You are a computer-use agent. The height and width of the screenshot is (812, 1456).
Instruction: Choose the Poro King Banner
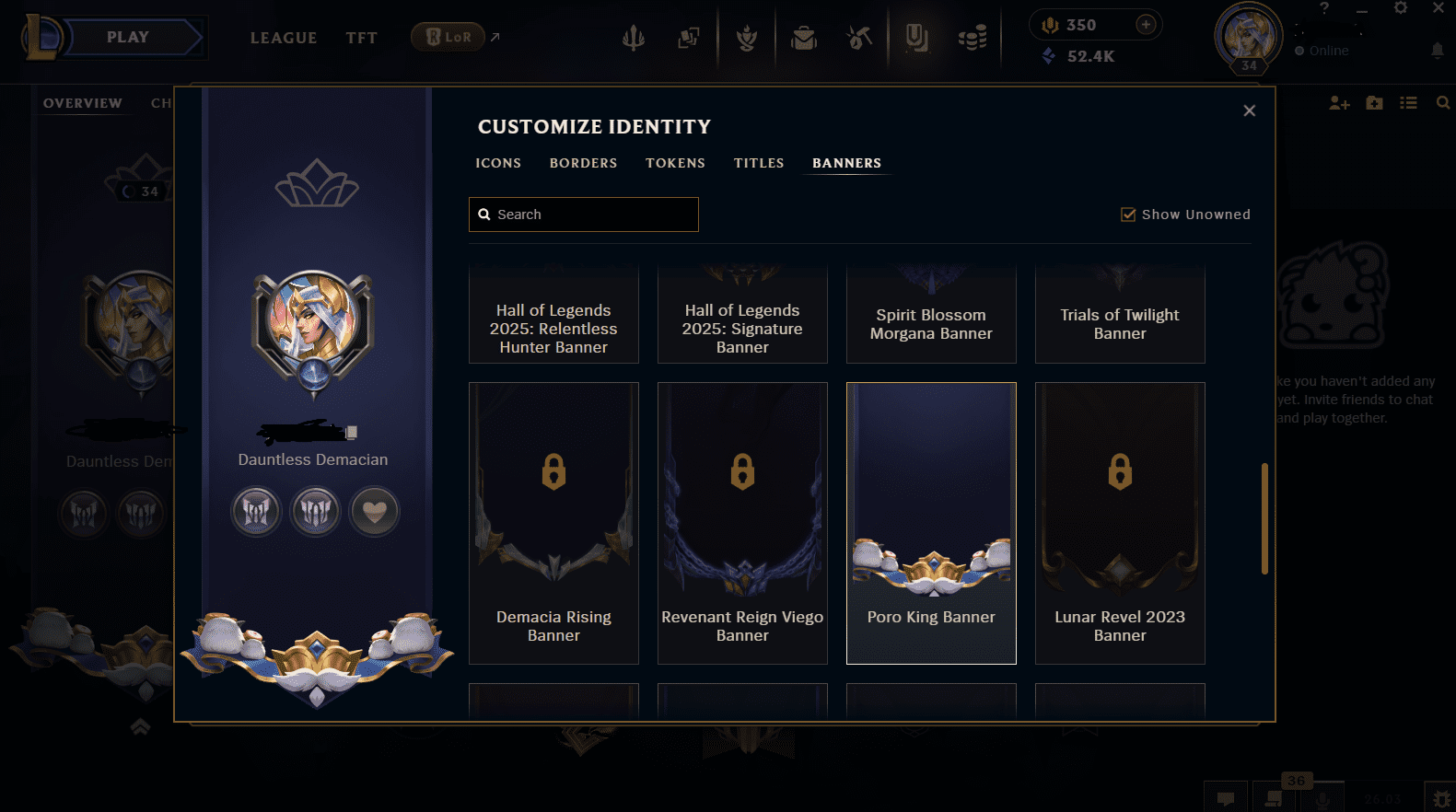[x=931, y=522]
